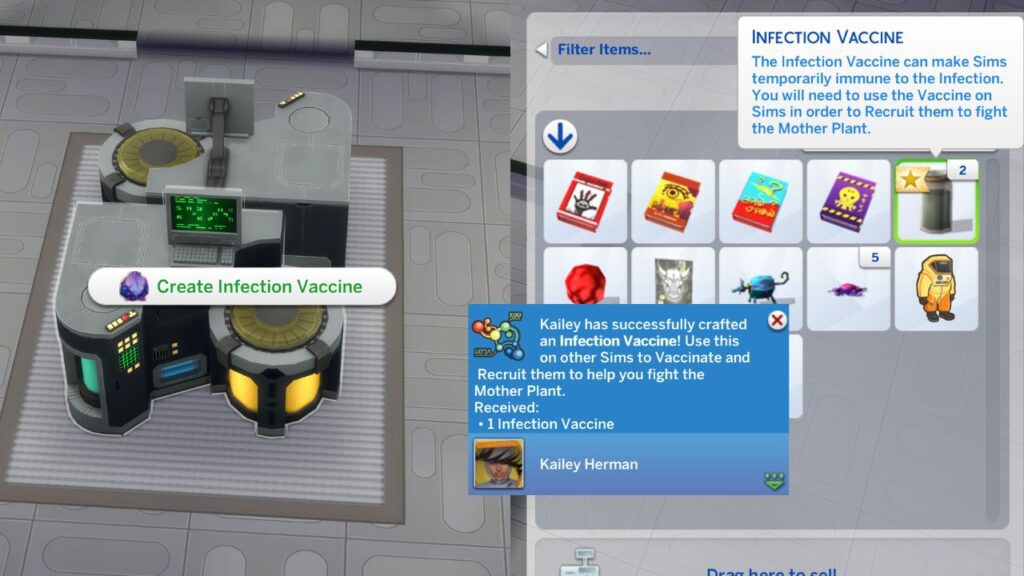Image resolution: width=1024 pixels, height=576 pixels.
Task: Open the Filter Items menu
Action: click(604, 49)
